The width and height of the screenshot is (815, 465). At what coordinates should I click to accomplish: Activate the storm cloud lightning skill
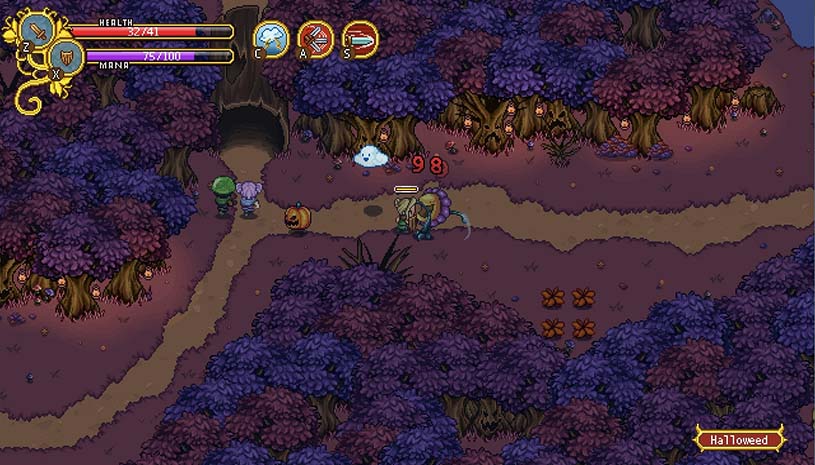[x=271, y=38]
